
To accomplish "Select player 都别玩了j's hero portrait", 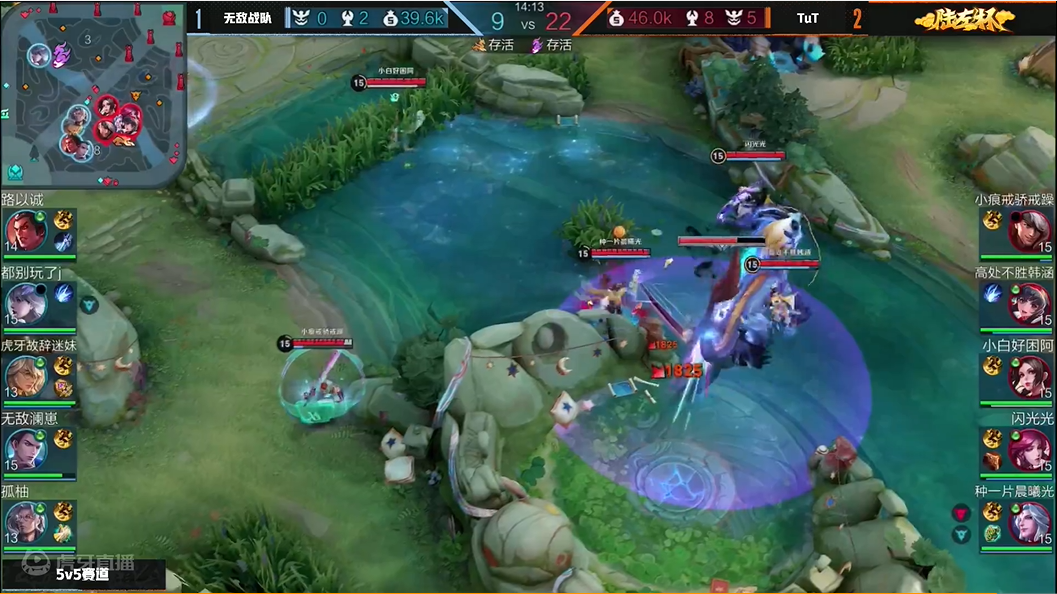I will (26, 303).
